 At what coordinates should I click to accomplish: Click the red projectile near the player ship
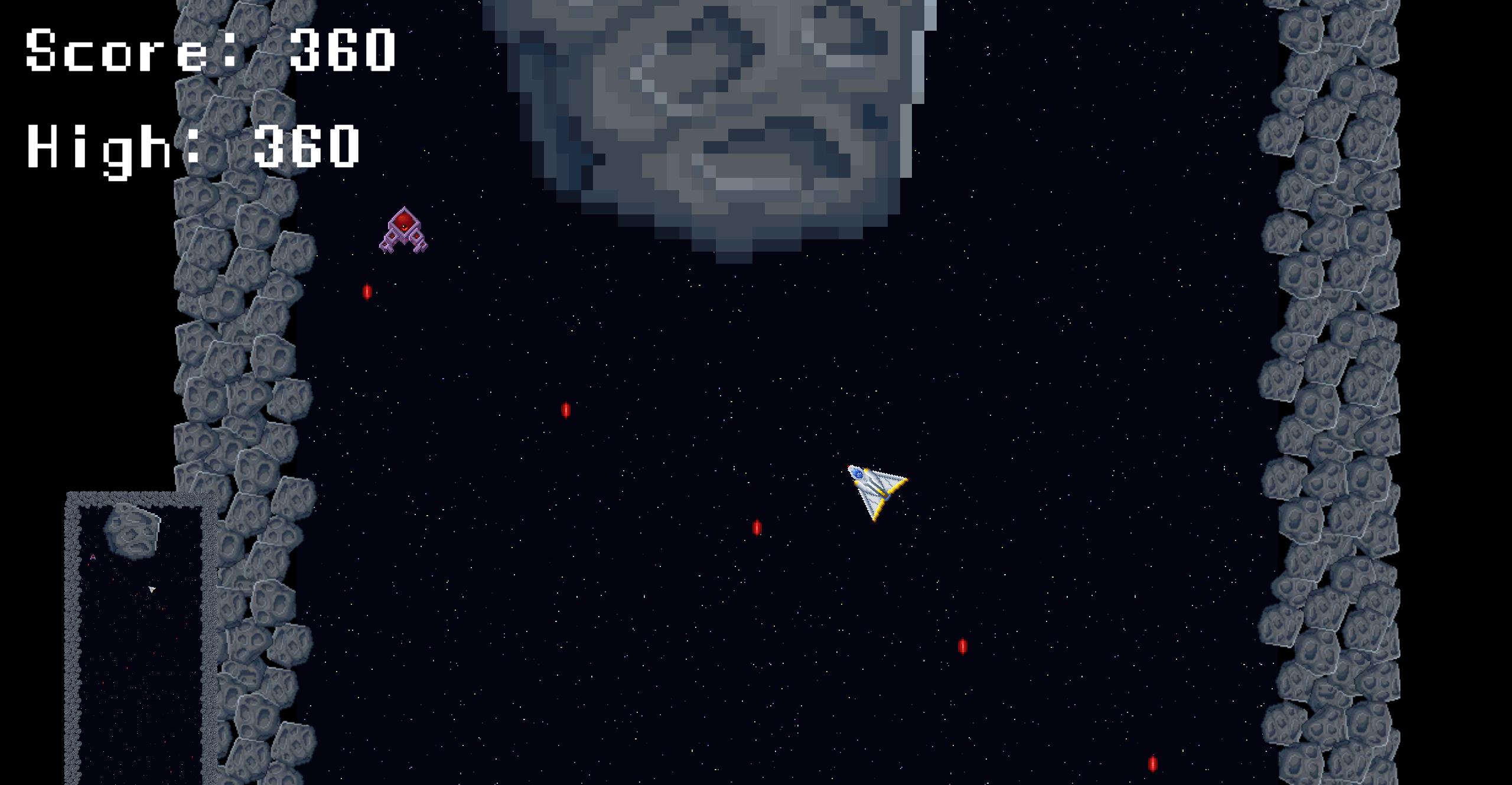(758, 527)
